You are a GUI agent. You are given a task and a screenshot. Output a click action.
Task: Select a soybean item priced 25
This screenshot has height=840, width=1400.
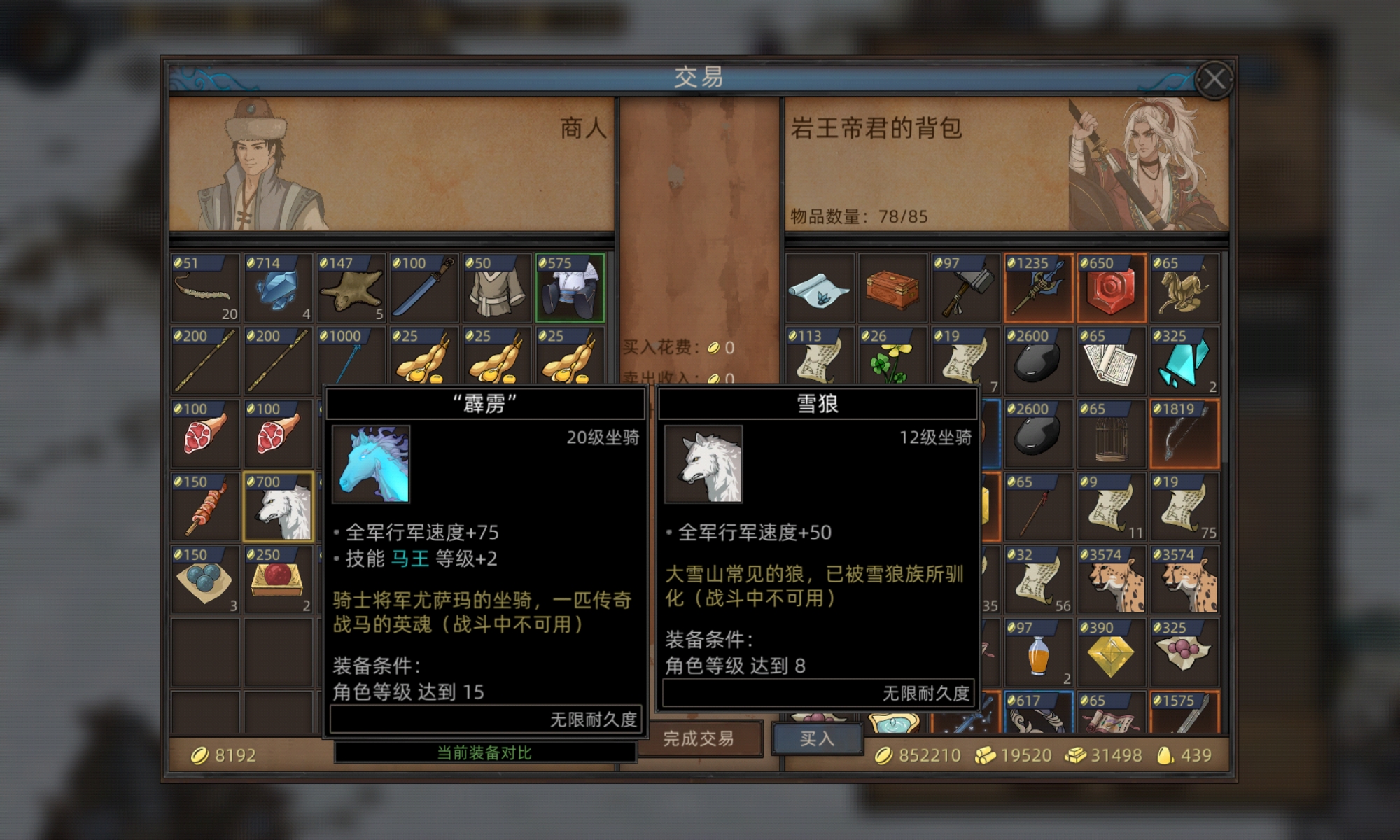coord(425,360)
